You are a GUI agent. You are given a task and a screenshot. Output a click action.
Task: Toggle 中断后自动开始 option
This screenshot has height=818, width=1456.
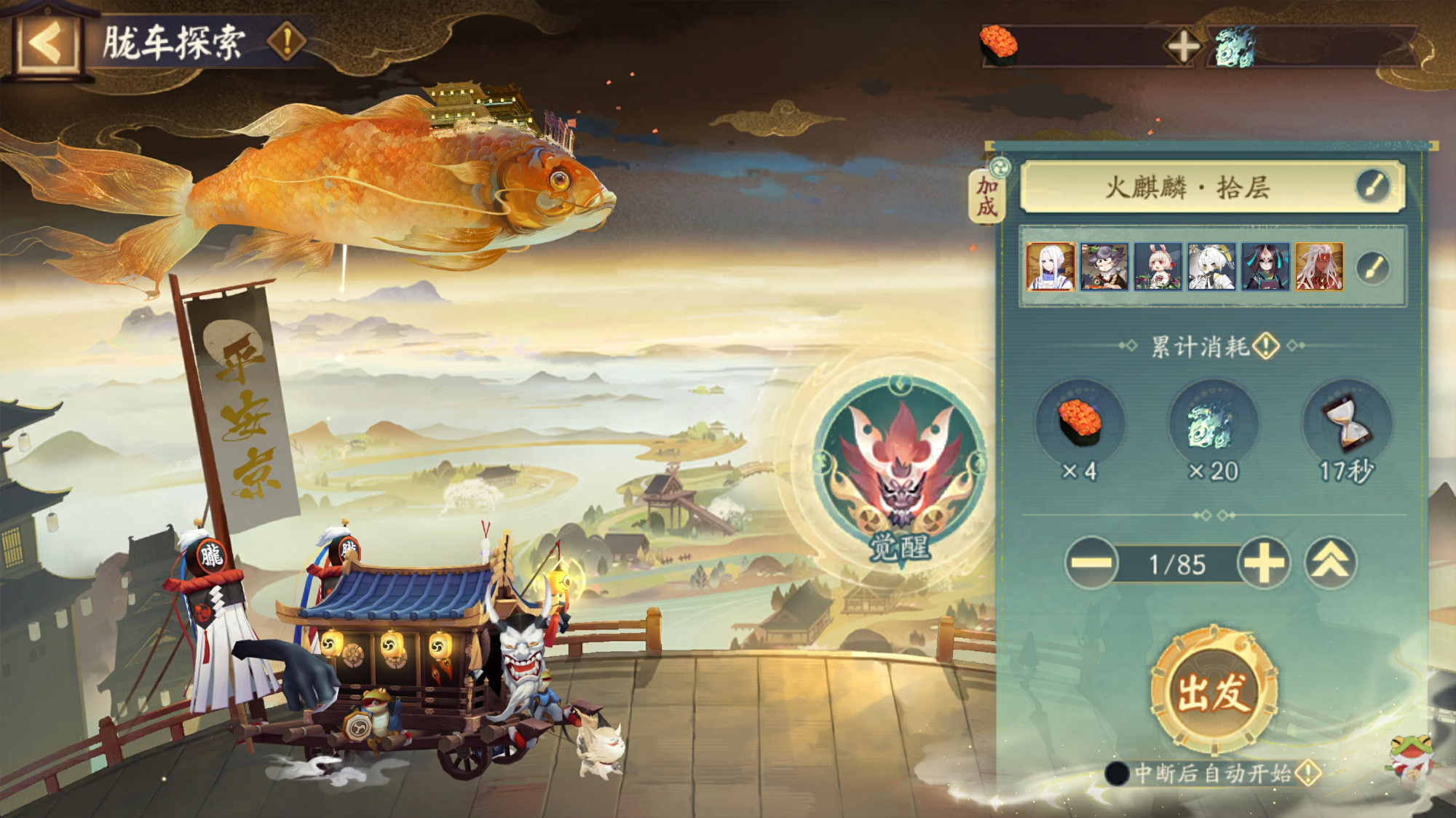click(x=1117, y=773)
